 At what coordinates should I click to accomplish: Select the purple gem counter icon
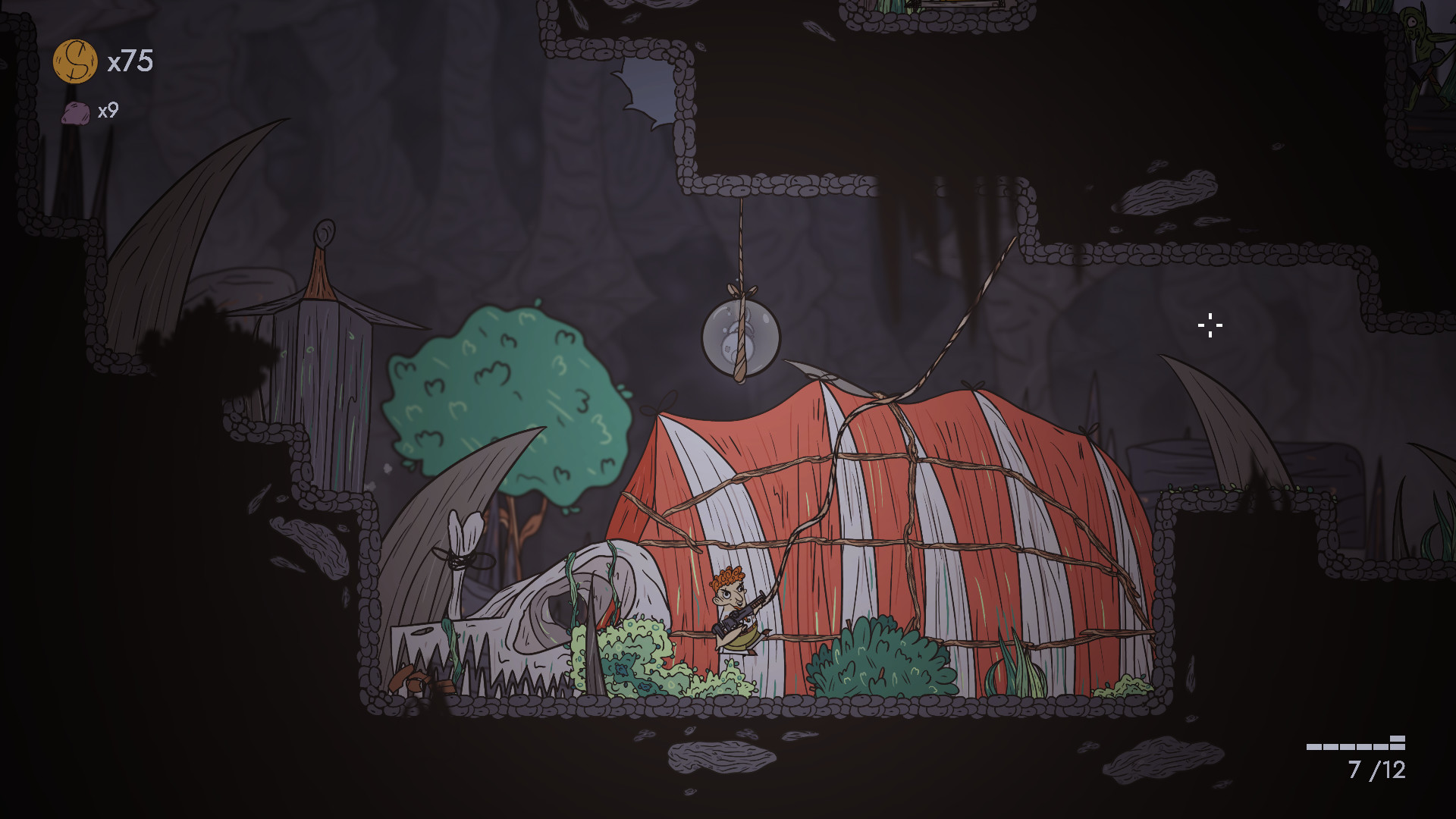74,114
